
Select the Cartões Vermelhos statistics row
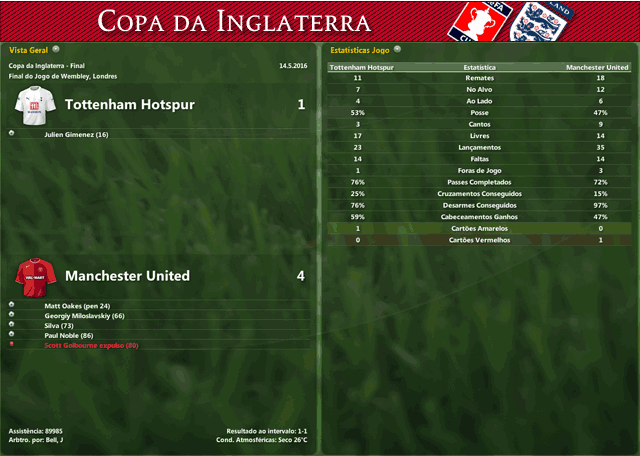[x=479, y=240]
